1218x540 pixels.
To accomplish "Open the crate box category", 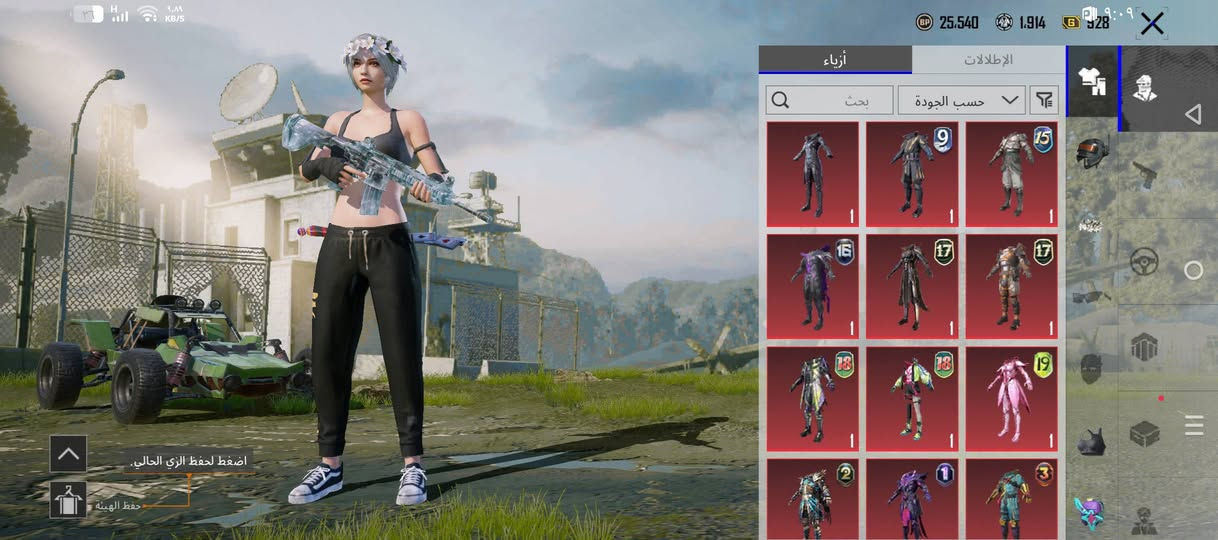I will [1144, 434].
